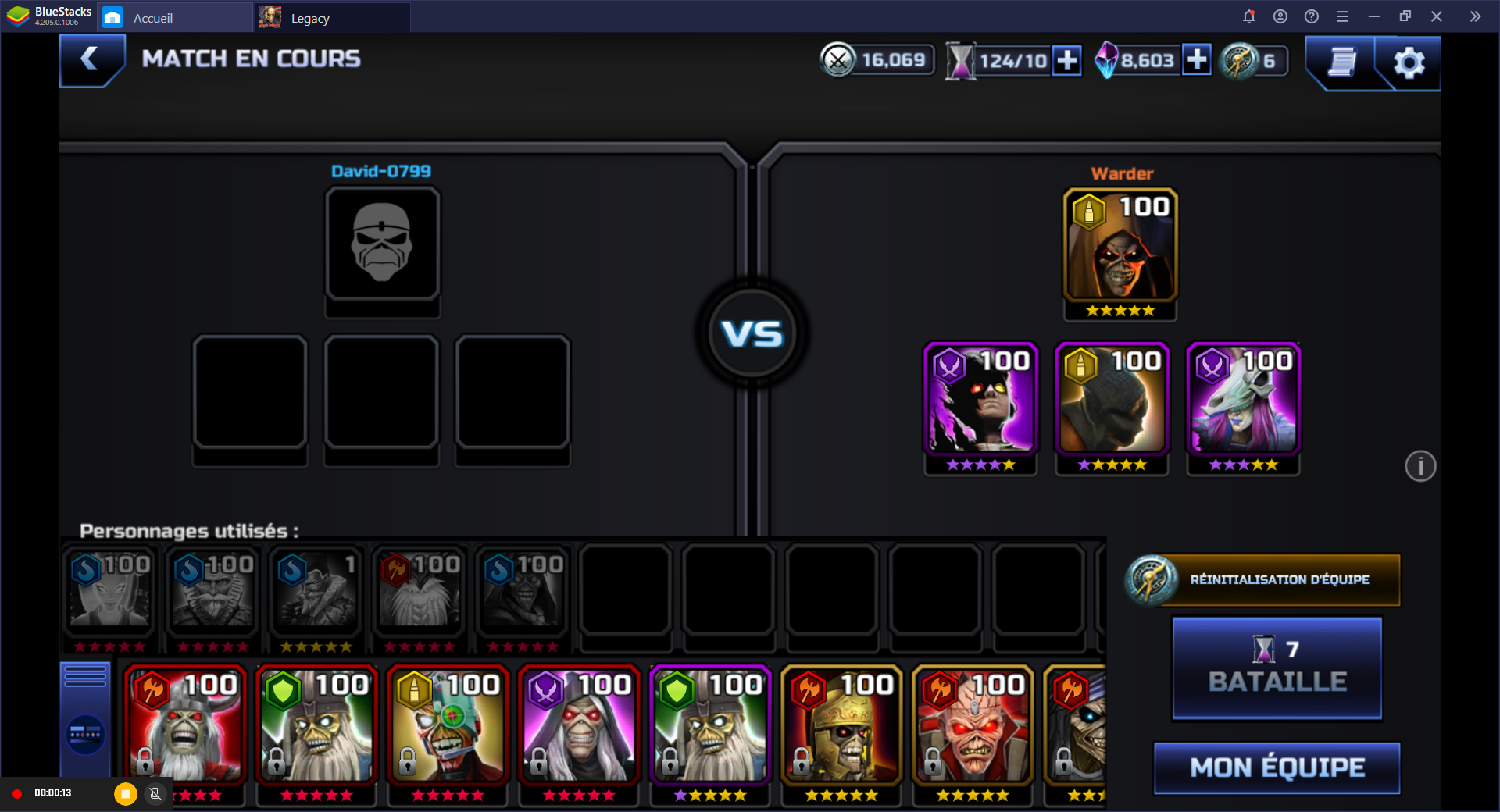1500x812 pixels.
Task: Stop the screen recording
Action: [125, 794]
